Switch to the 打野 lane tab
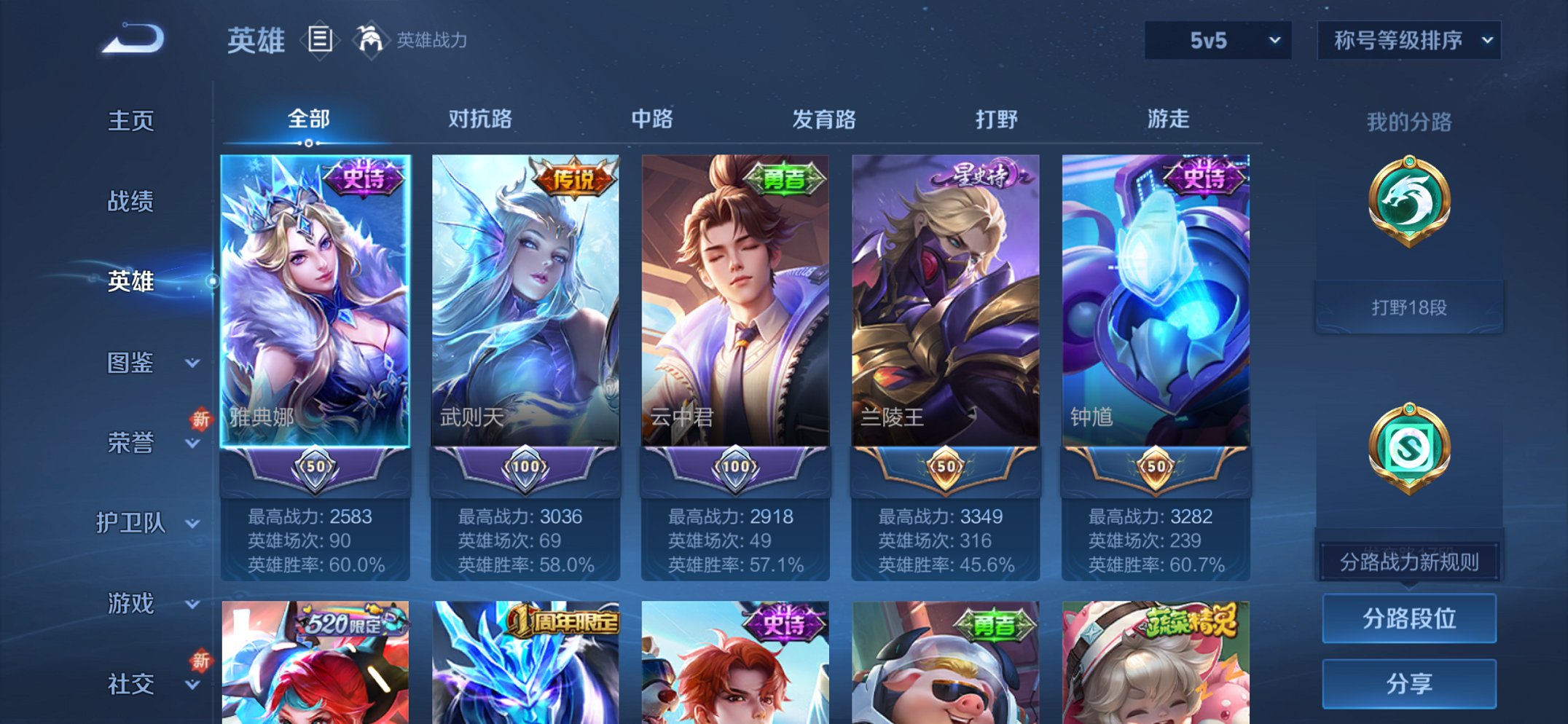 point(997,119)
